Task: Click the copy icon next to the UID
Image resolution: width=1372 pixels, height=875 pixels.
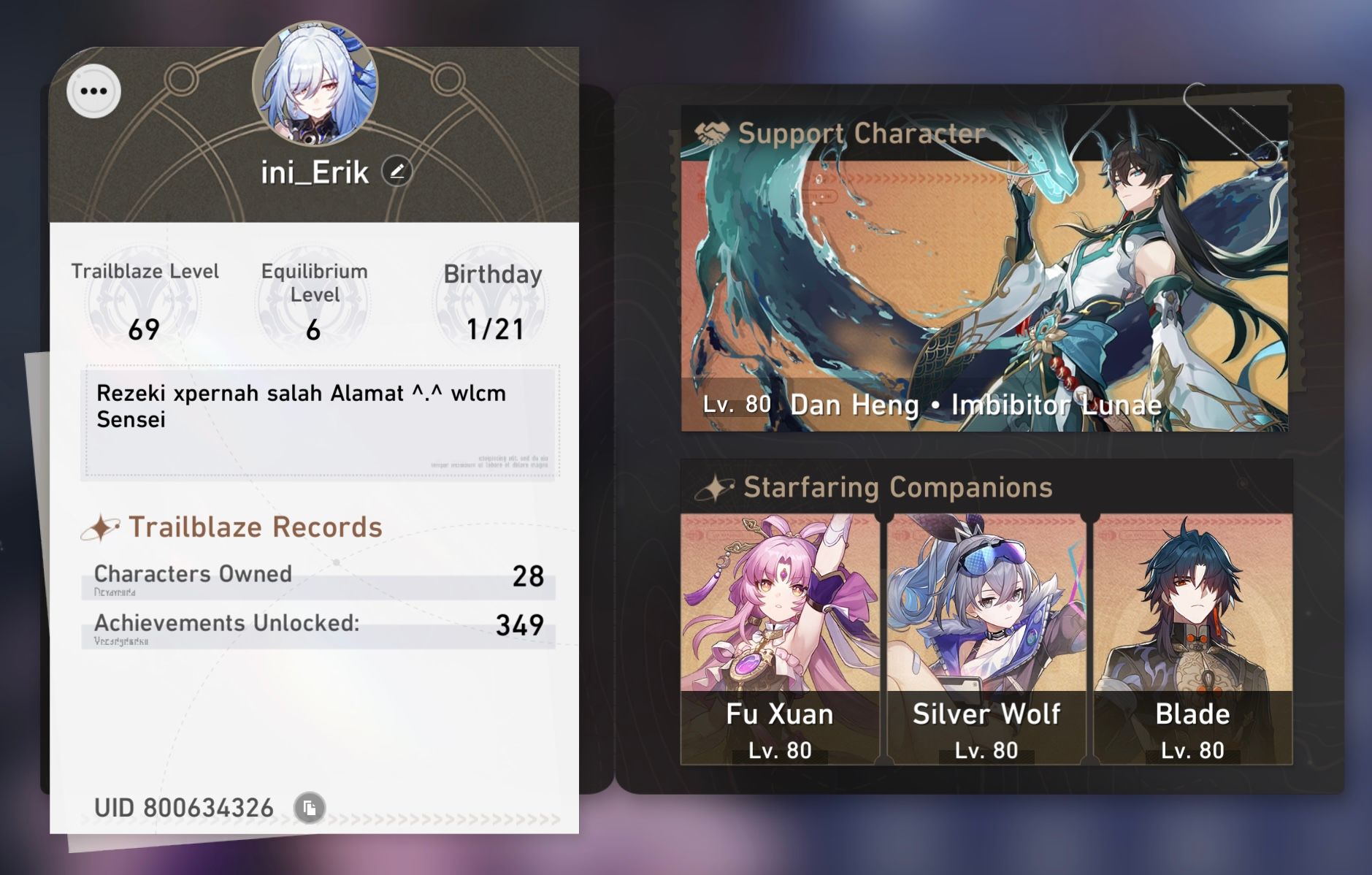Action: [x=310, y=808]
